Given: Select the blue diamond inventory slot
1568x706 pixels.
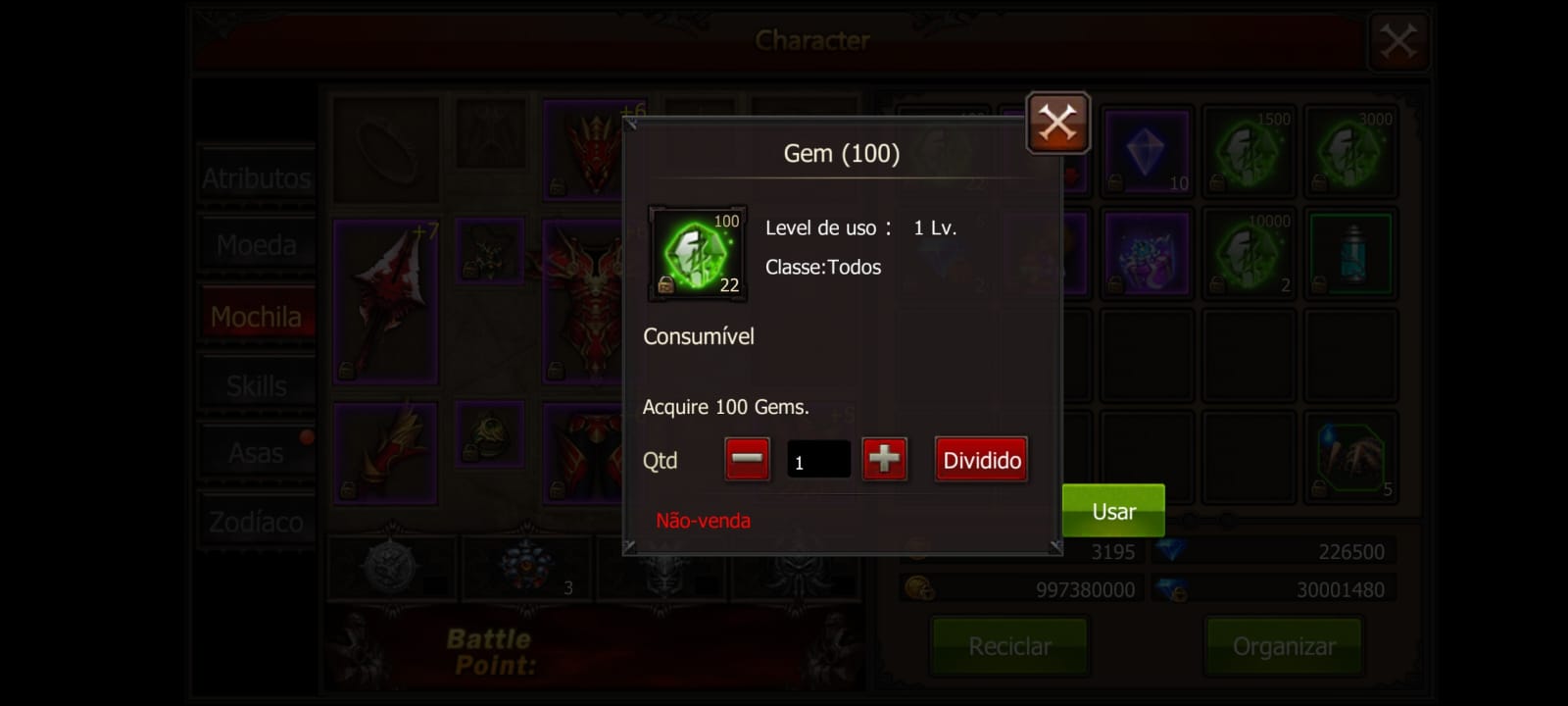Looking at the screenshot, I should 1146,152.
